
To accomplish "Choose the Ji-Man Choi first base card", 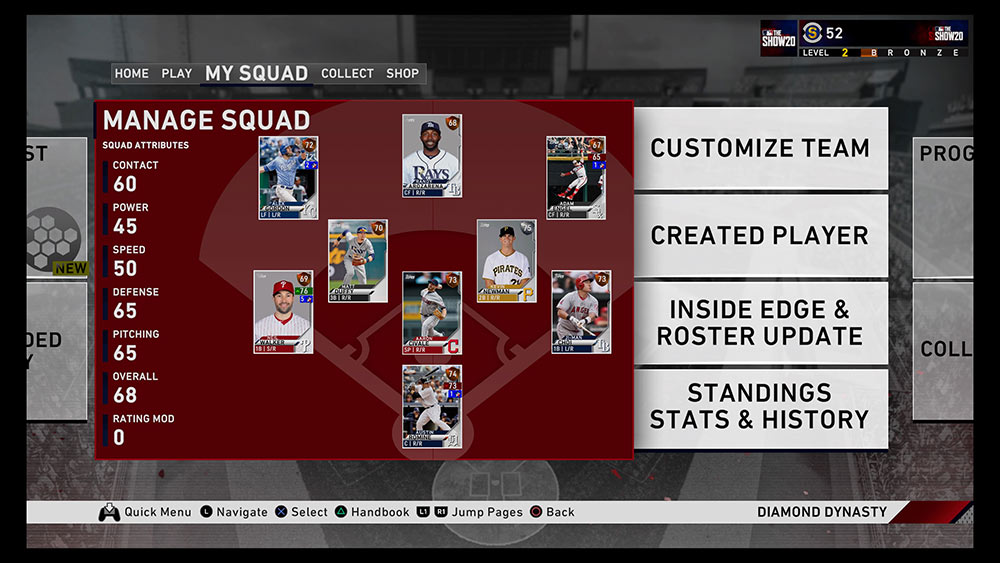I will [x=581, y=312].
